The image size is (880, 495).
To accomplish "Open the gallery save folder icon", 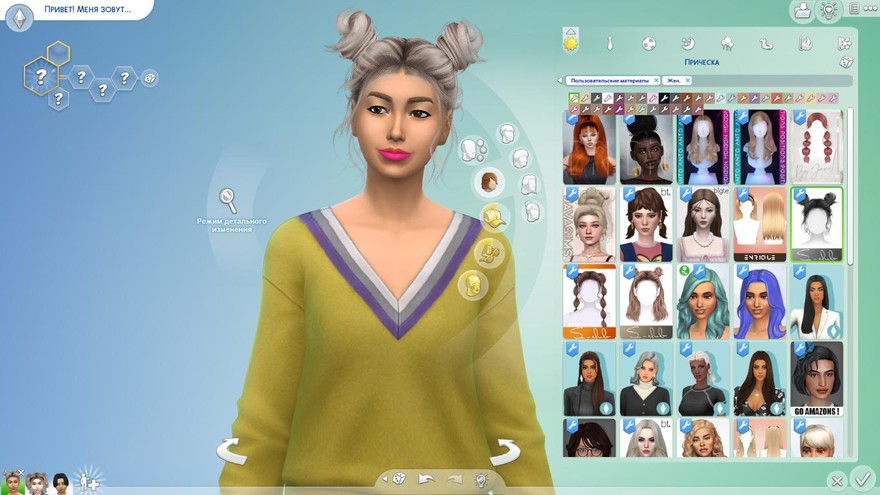I will tap(801, 11).
